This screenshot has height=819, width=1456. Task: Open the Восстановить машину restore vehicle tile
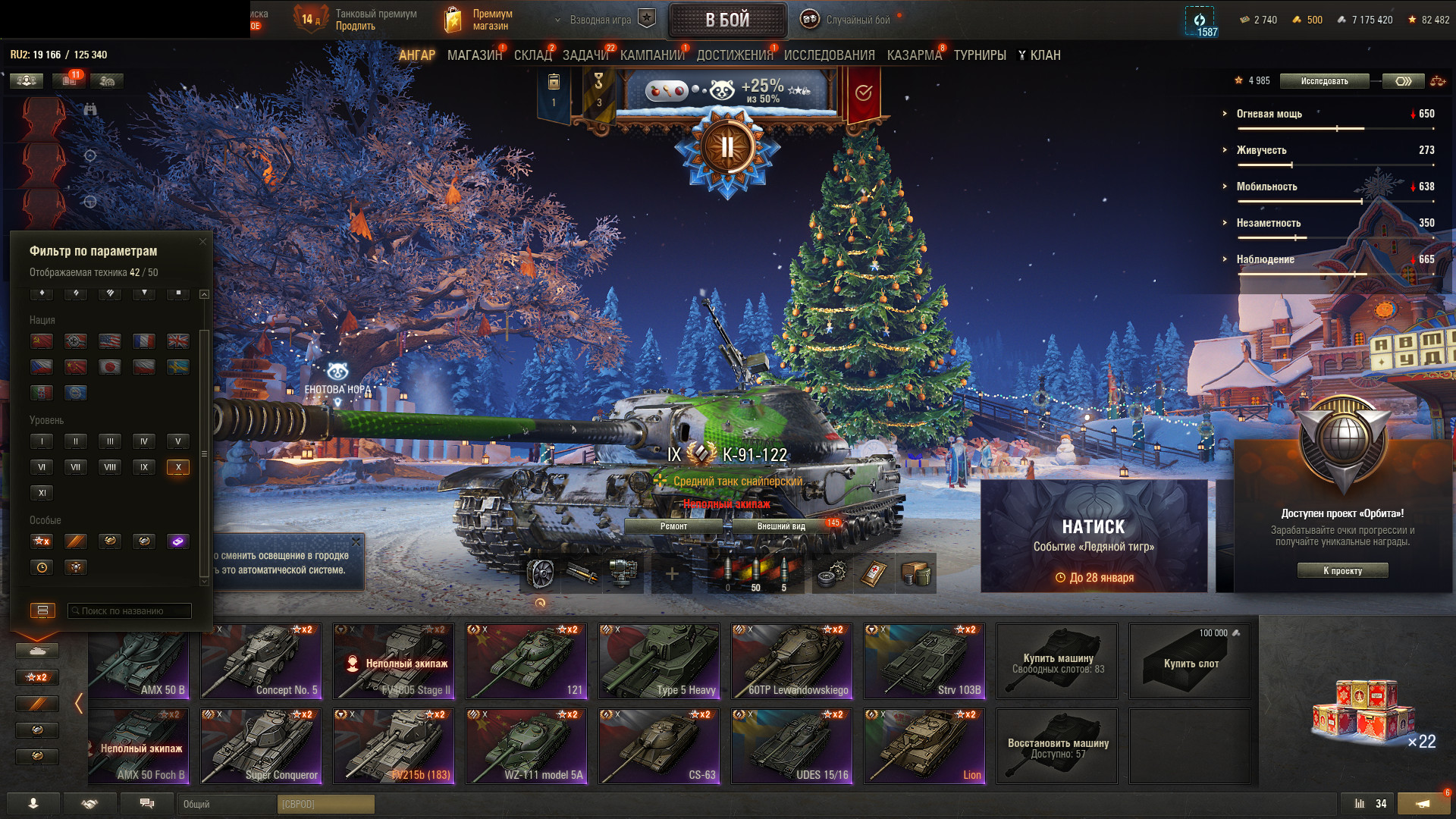click(1057, 746)
